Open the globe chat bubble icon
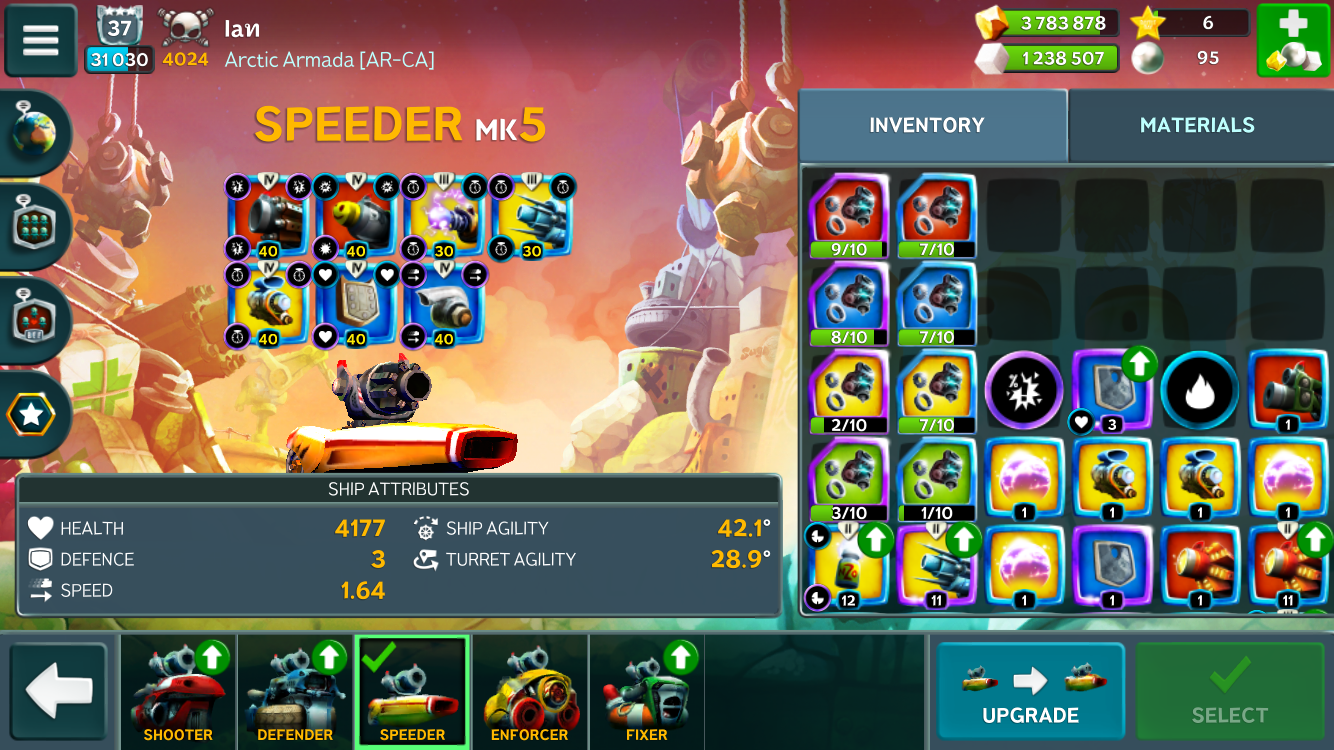The image size is (1334, 750). click(x=36, y=135)
